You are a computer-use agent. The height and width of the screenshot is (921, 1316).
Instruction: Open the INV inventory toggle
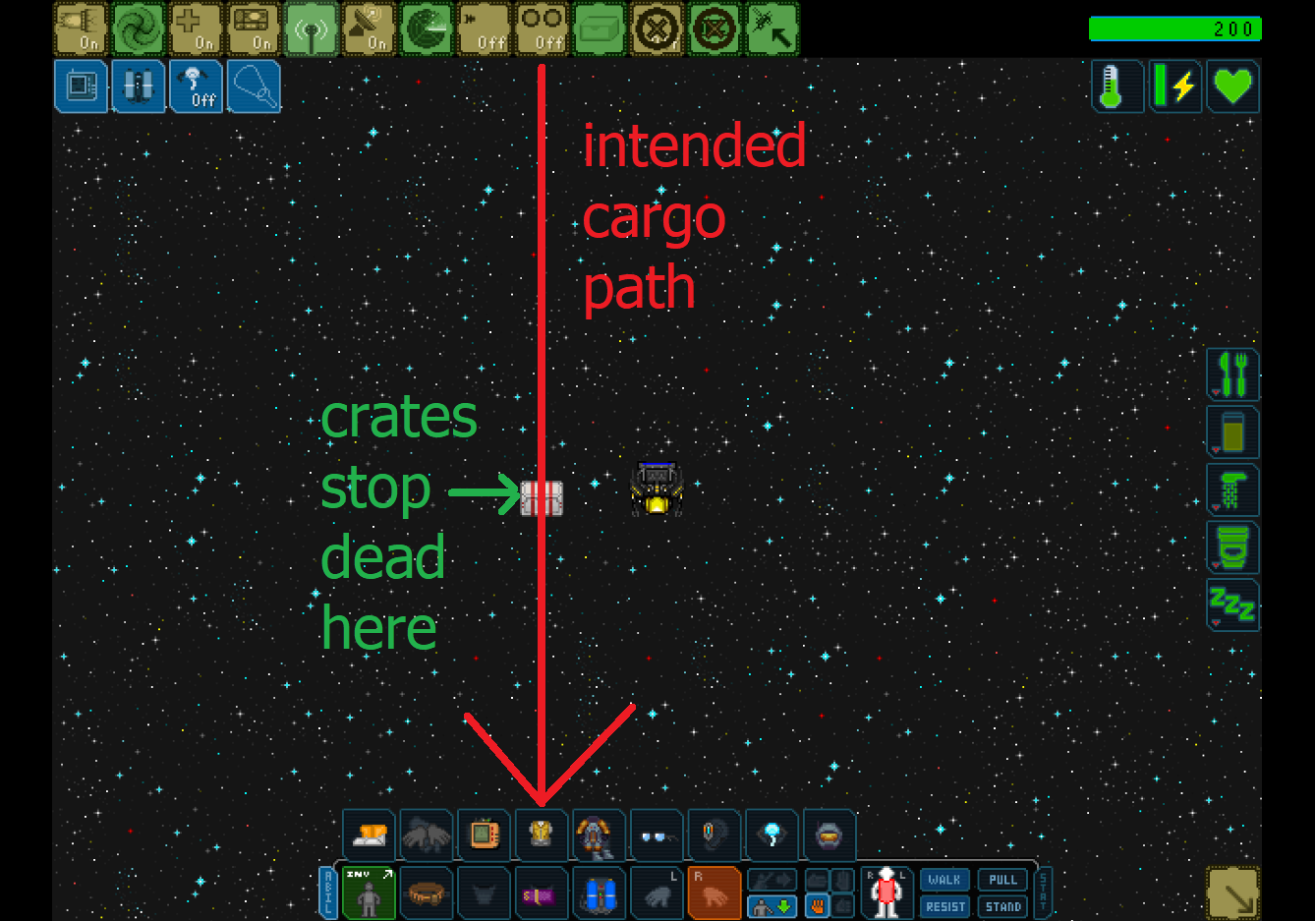click(369, 893)
